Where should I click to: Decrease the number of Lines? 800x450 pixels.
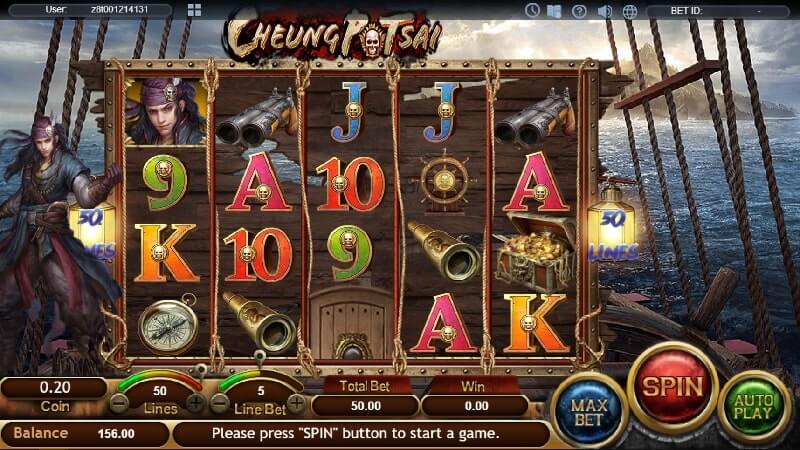[120, 403]
